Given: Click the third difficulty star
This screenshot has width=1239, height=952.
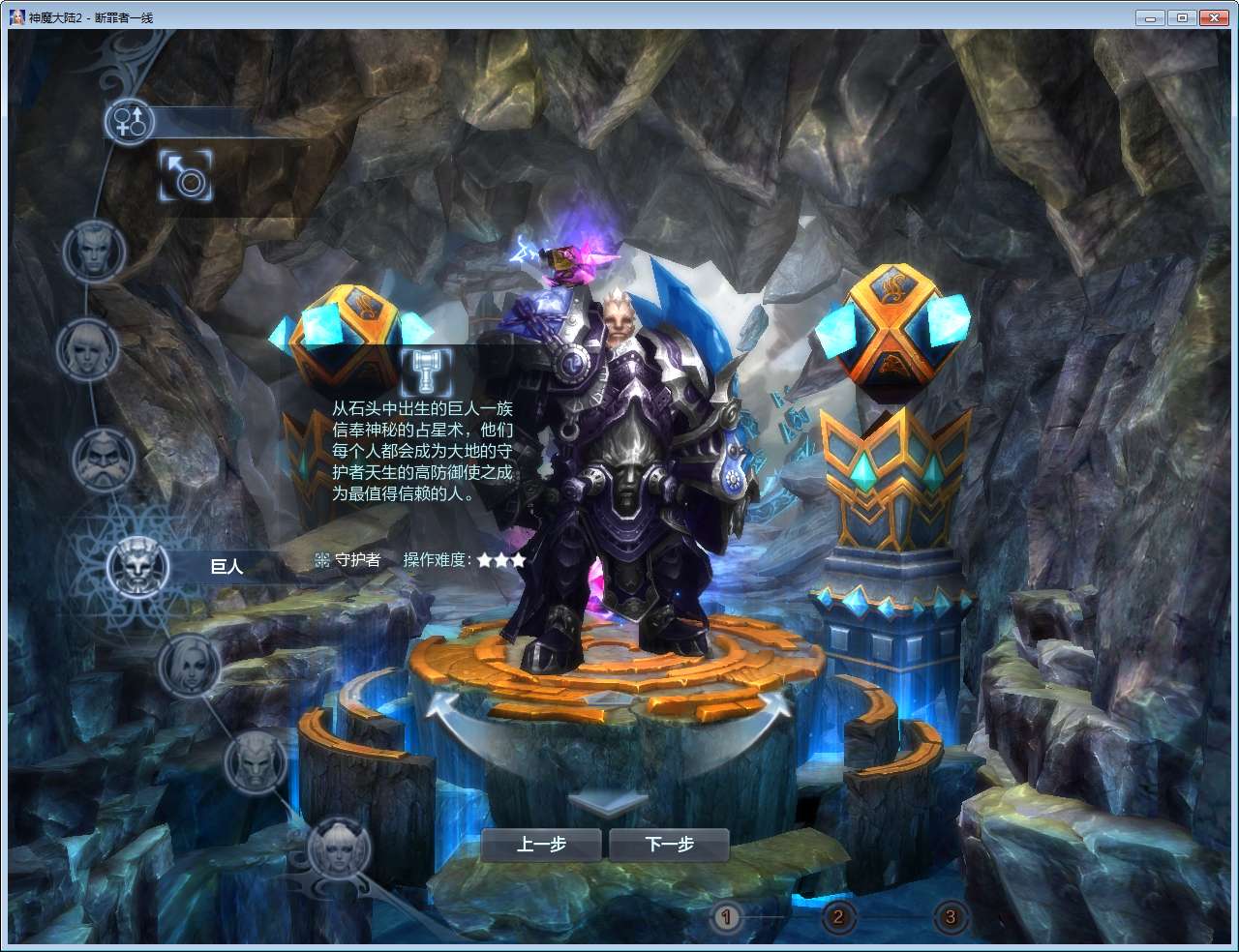Looking at the screenshot, I should click(x=521, y=559).
